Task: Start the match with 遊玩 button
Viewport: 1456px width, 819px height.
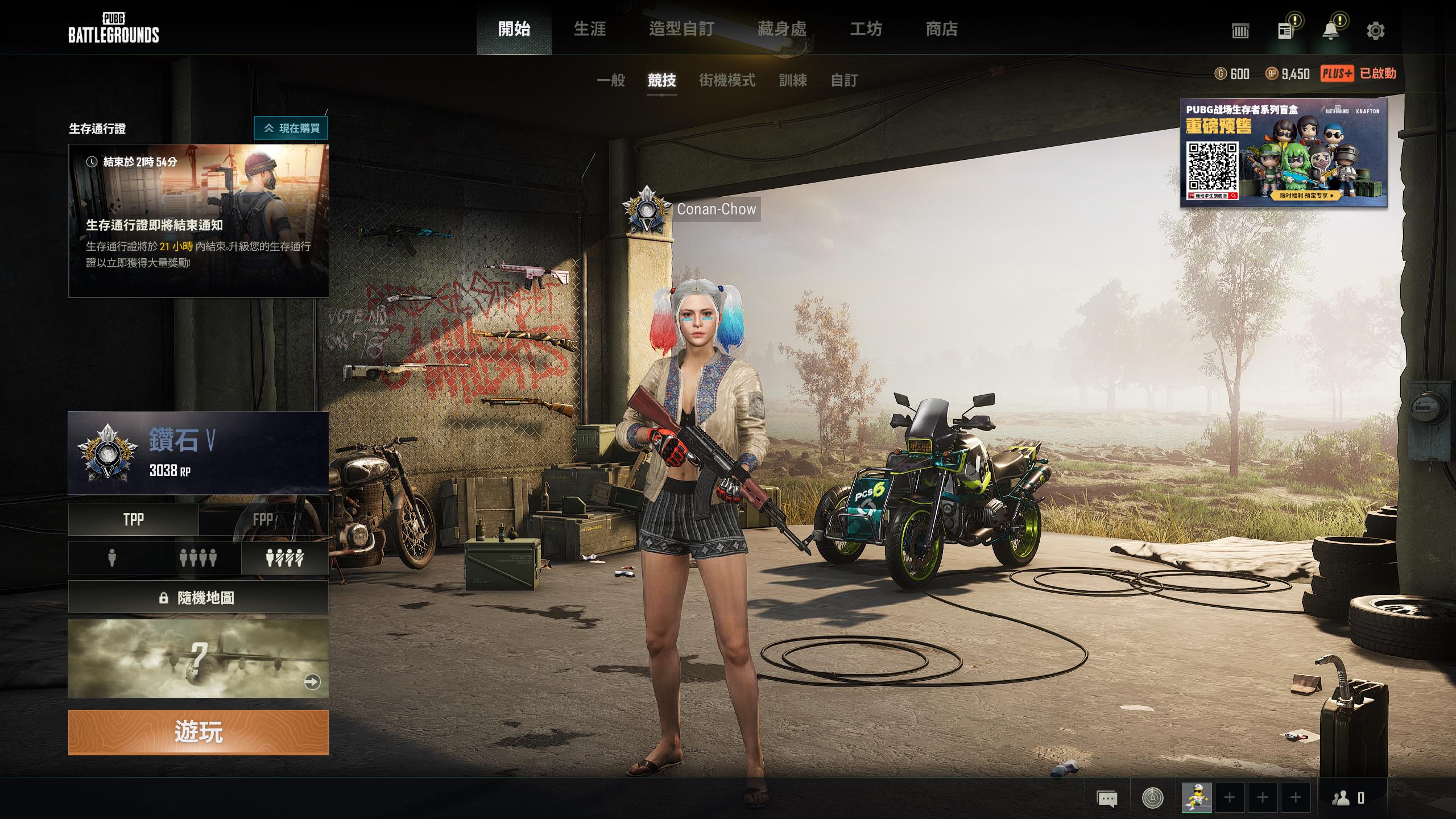Action: tap(198, 732)
